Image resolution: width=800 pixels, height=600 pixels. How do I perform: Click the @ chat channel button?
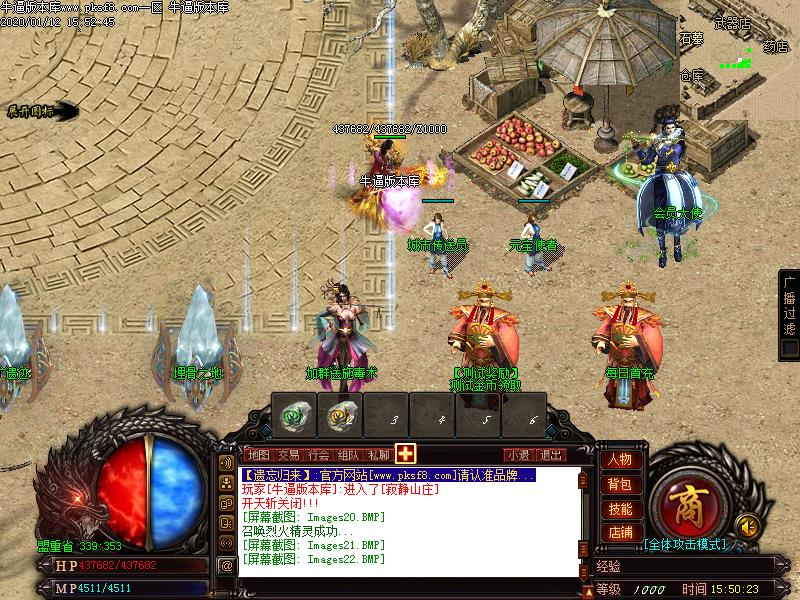click(x=227, y=565)
